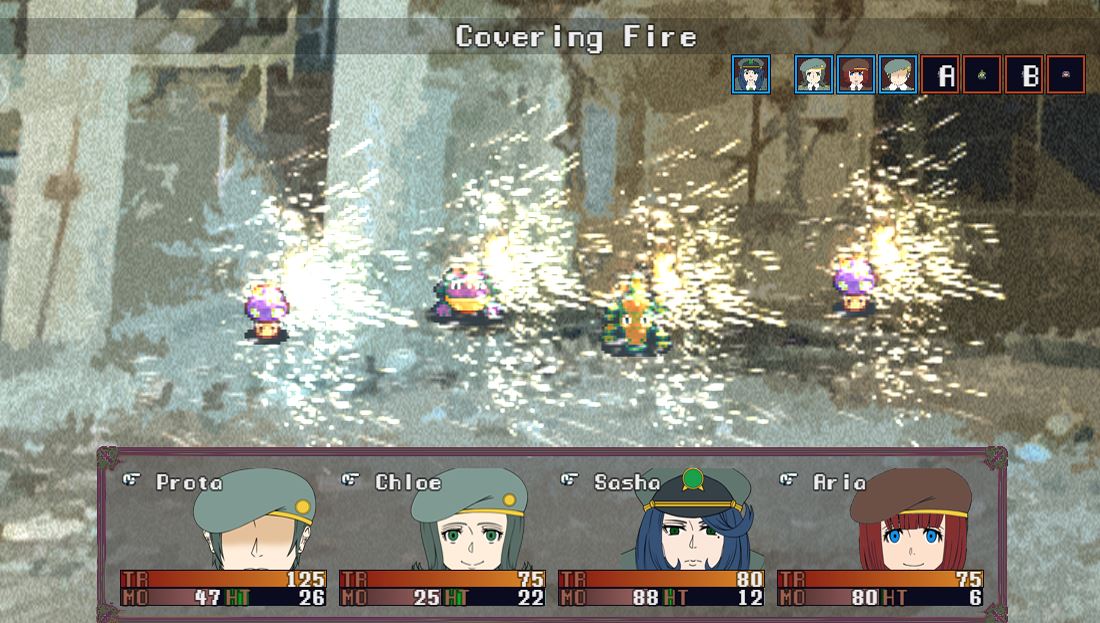
Task: Click Aria's red-haired turn order portrait
Action: pyautogui.click(x=856, y=75)
